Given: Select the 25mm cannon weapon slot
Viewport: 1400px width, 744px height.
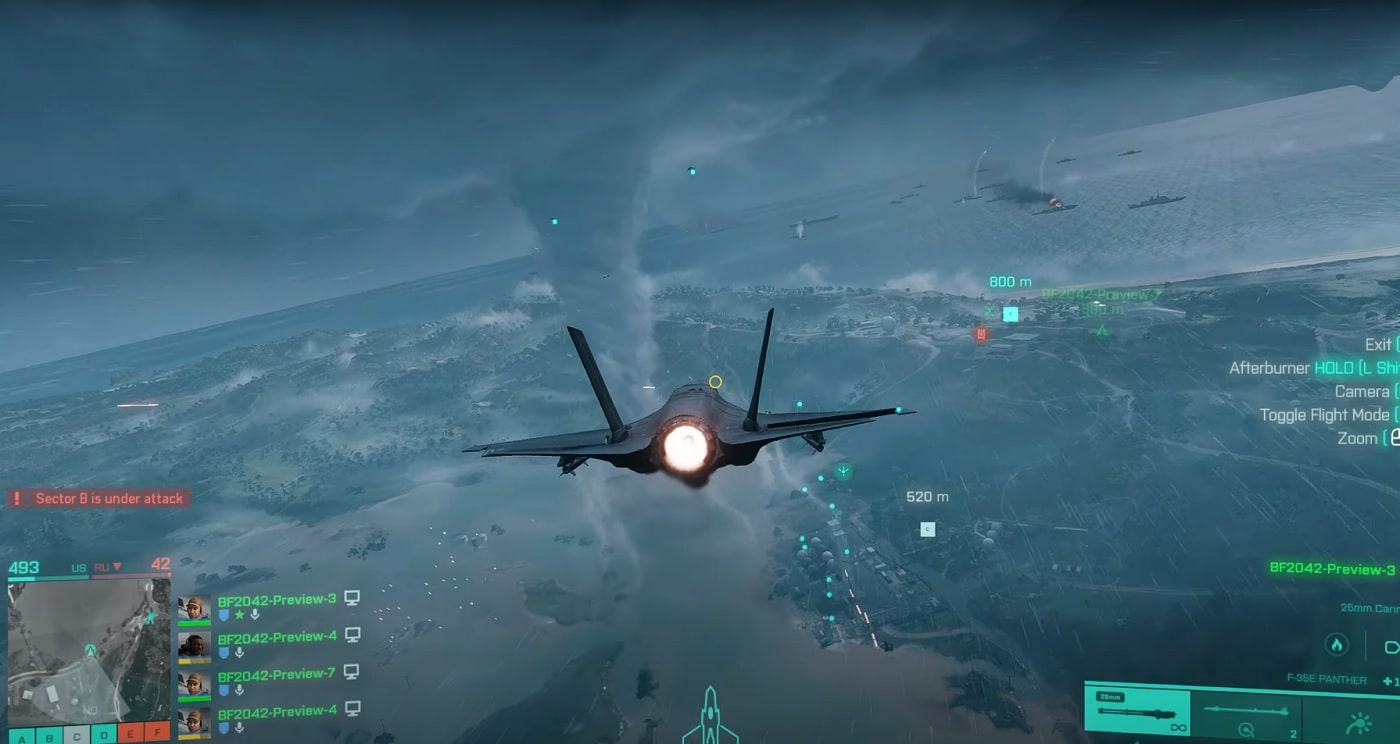Looking at the screenshot, I should point(1137,714).
